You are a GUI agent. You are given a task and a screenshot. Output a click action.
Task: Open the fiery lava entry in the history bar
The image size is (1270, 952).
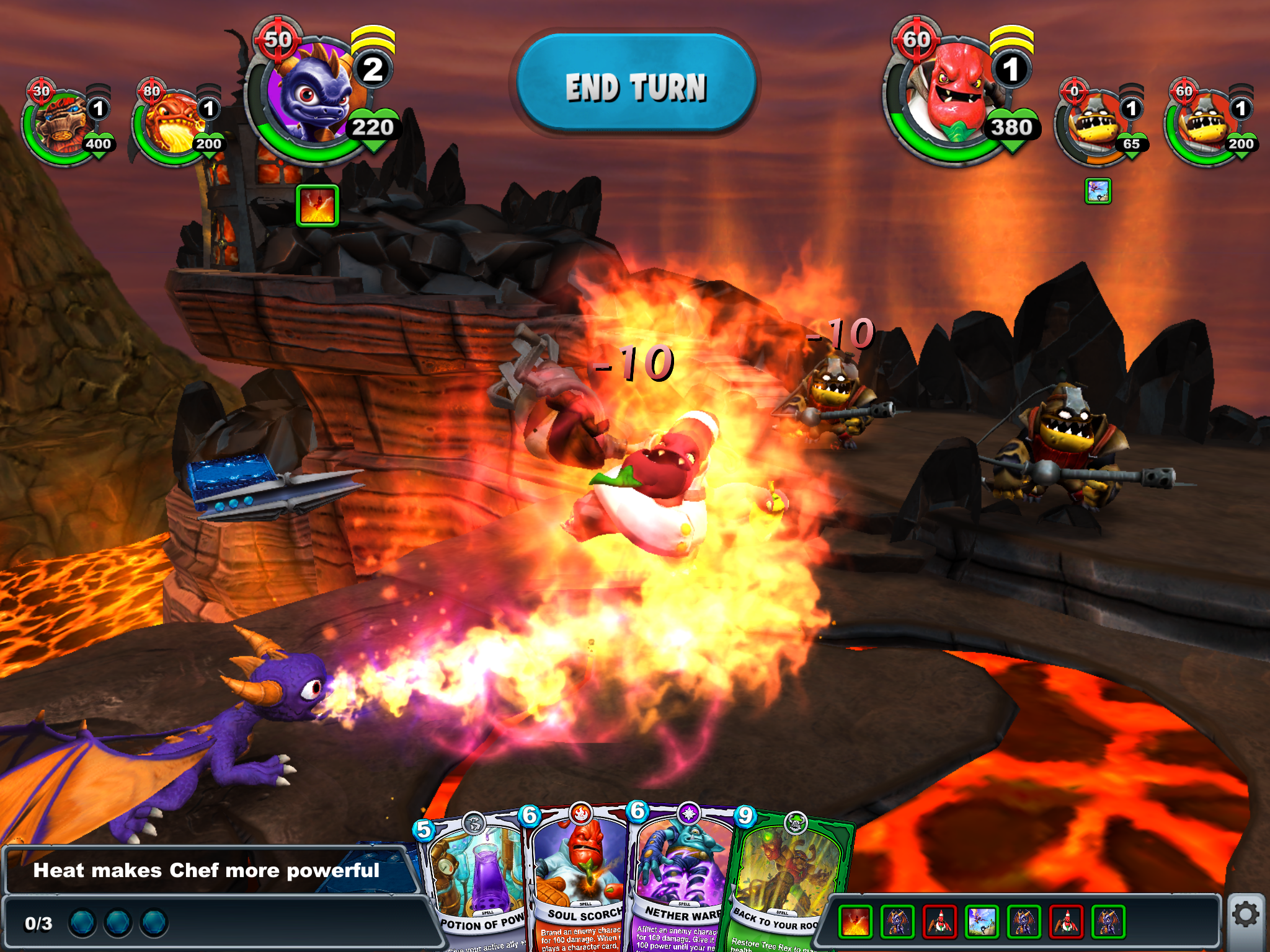(855, 921)
